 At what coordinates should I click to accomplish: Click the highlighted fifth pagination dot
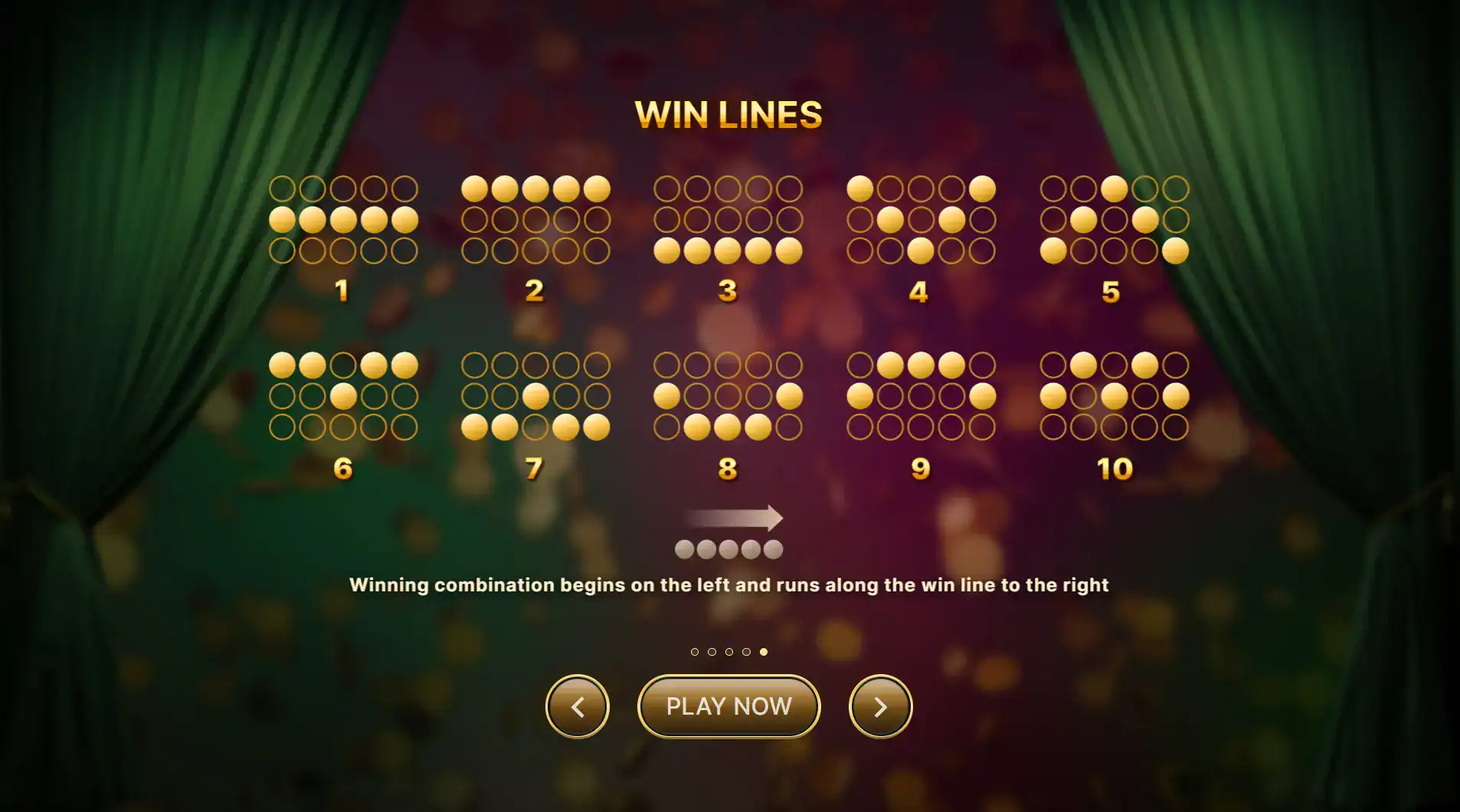764,652
